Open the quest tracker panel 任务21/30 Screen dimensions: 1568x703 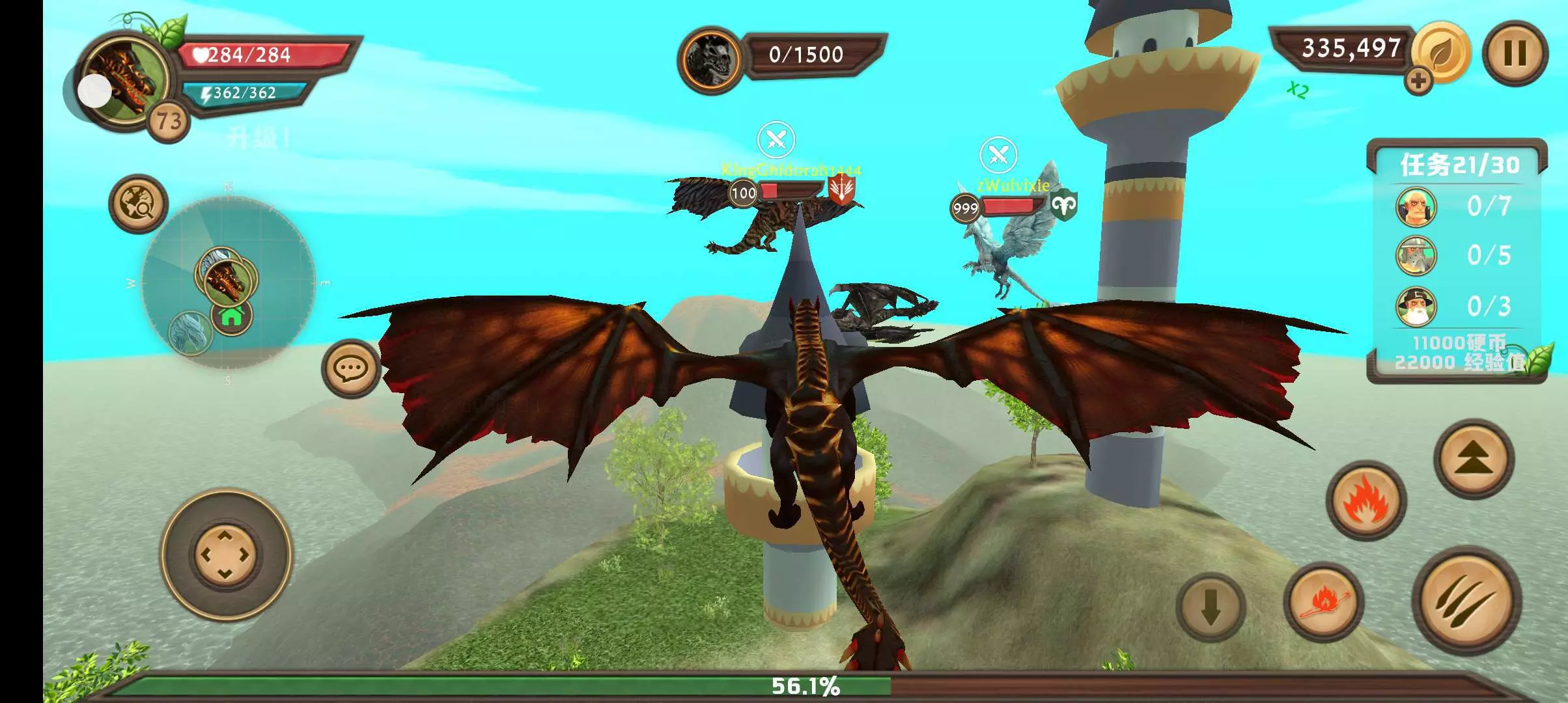pyautogui.click(x=1457, y=165)
